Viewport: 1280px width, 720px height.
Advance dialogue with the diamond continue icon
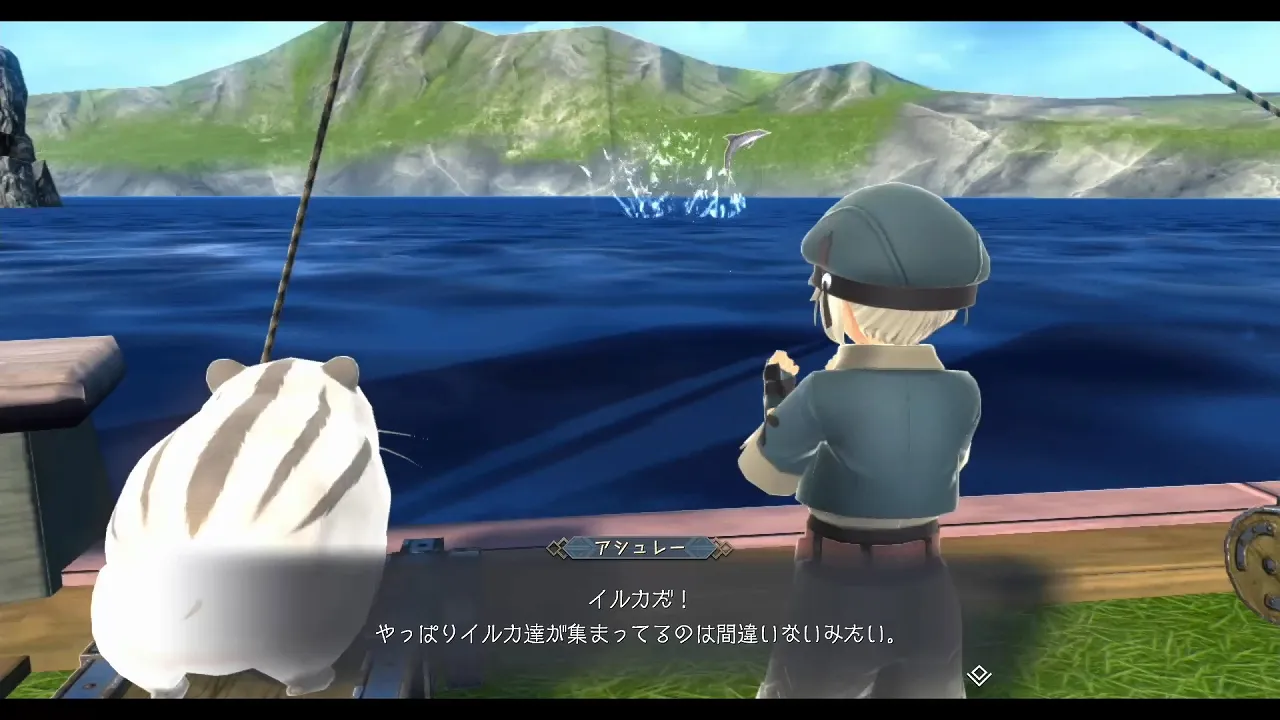[x=979, y=675]
